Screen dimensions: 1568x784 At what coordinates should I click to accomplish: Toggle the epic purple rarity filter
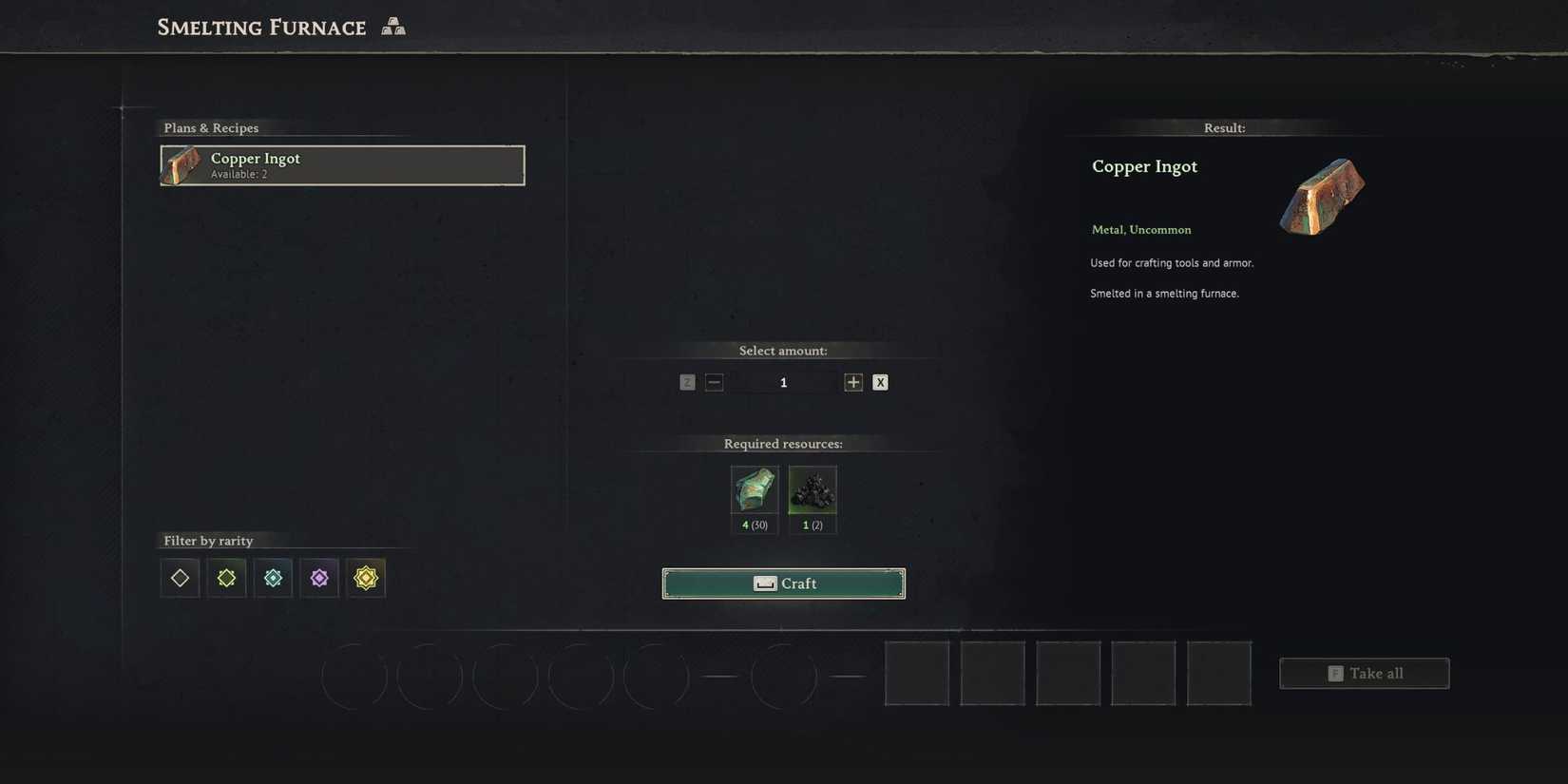click(x=319, y=577)
